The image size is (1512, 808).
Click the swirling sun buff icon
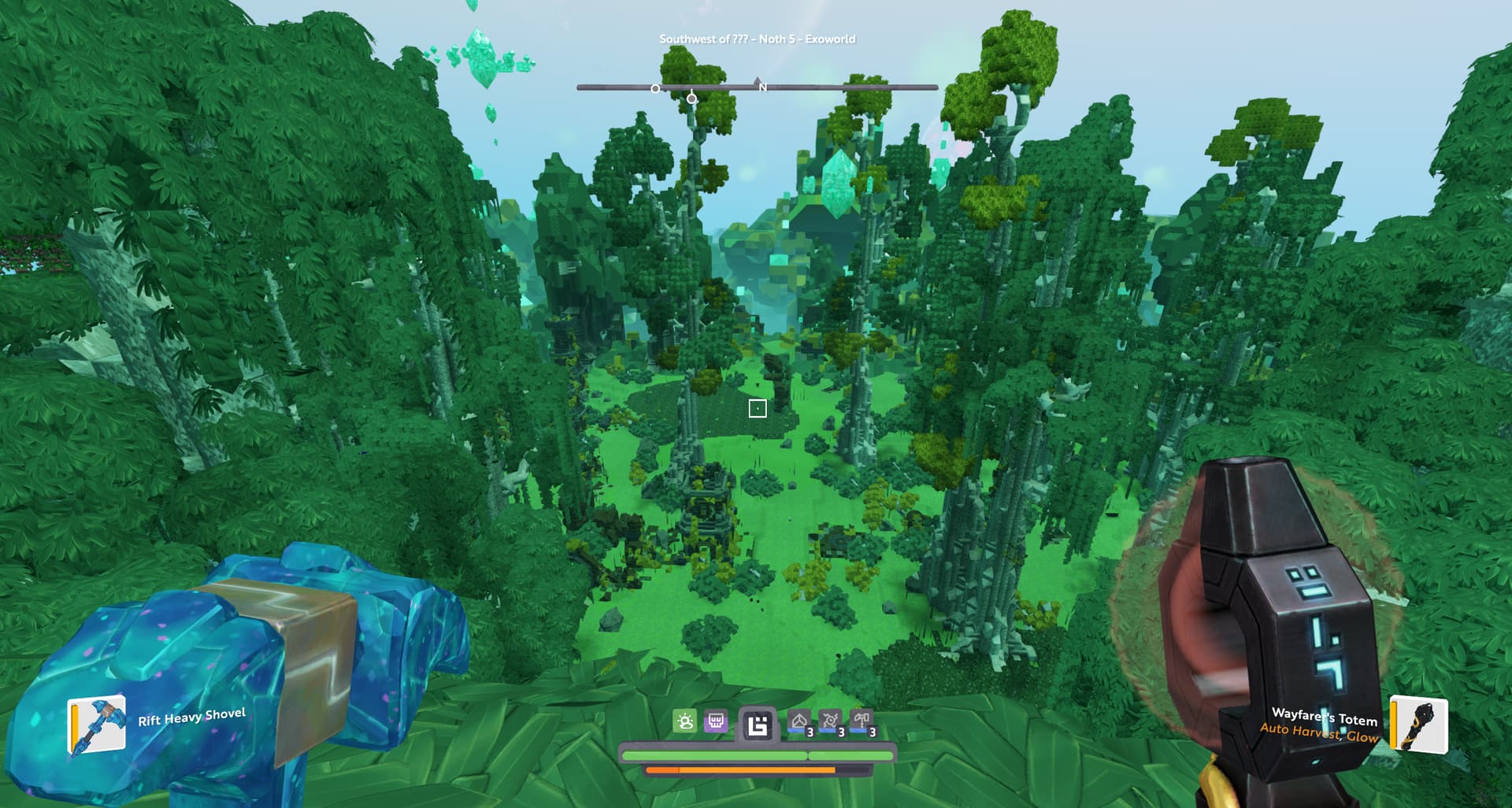(x=830, y=721)
